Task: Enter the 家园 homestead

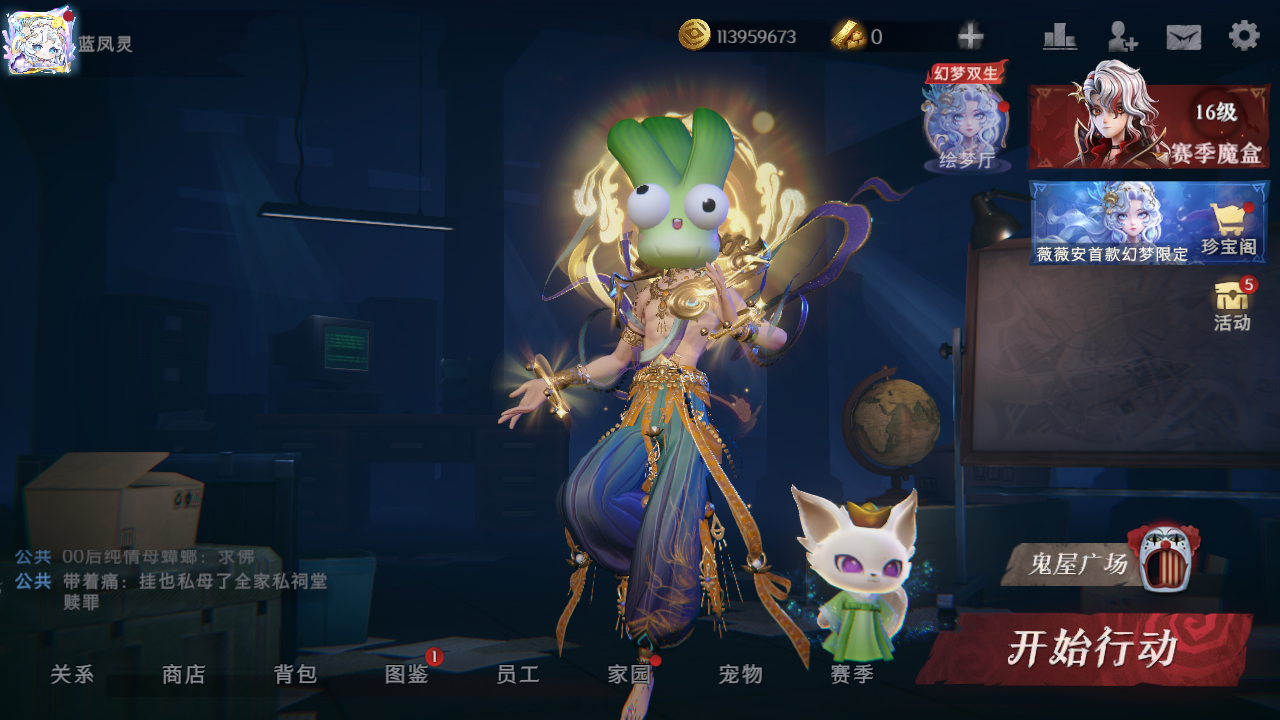Action: tap(630, 675)
